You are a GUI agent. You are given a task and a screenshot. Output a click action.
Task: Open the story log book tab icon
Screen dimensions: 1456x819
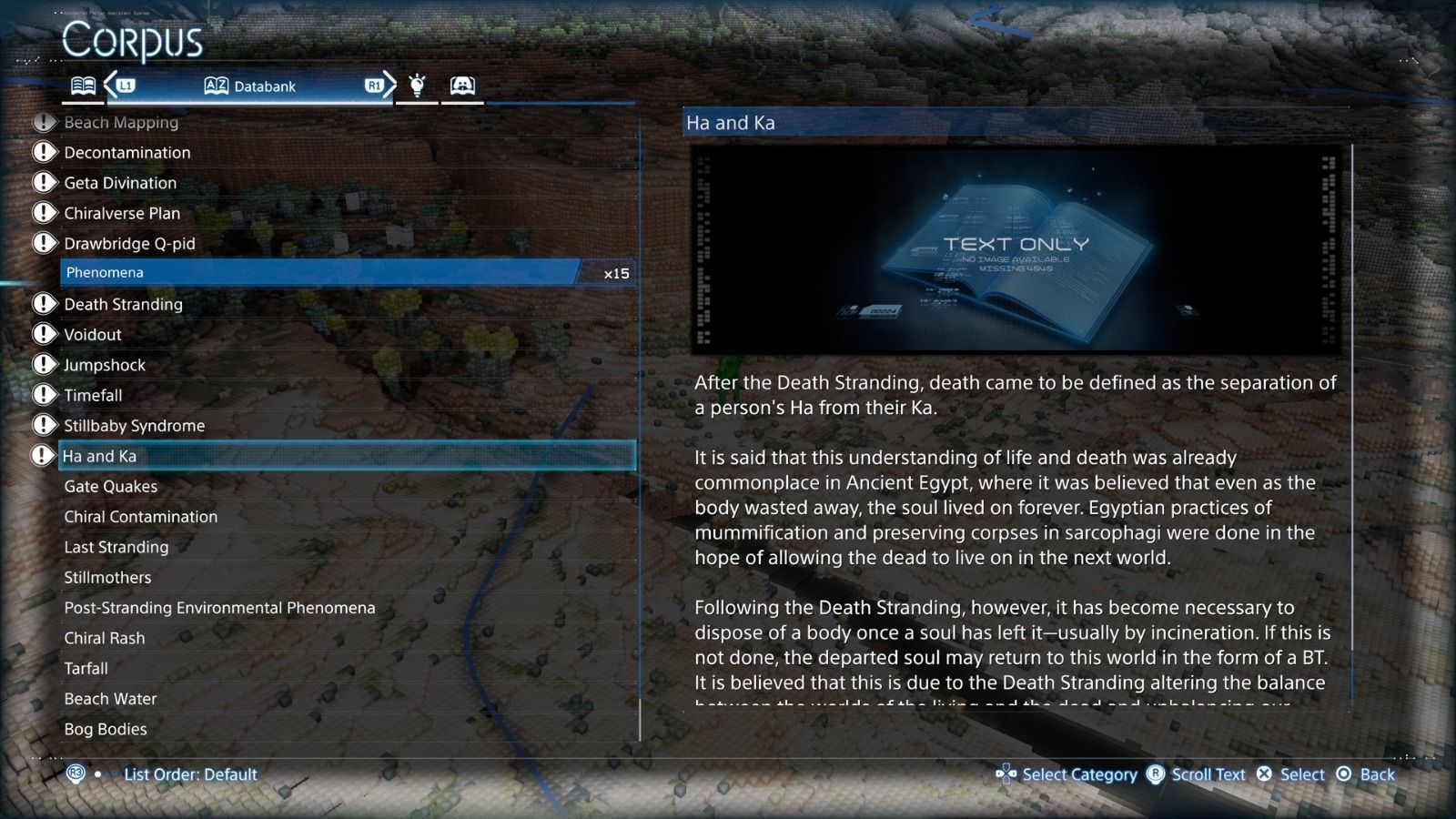point(83,86)
